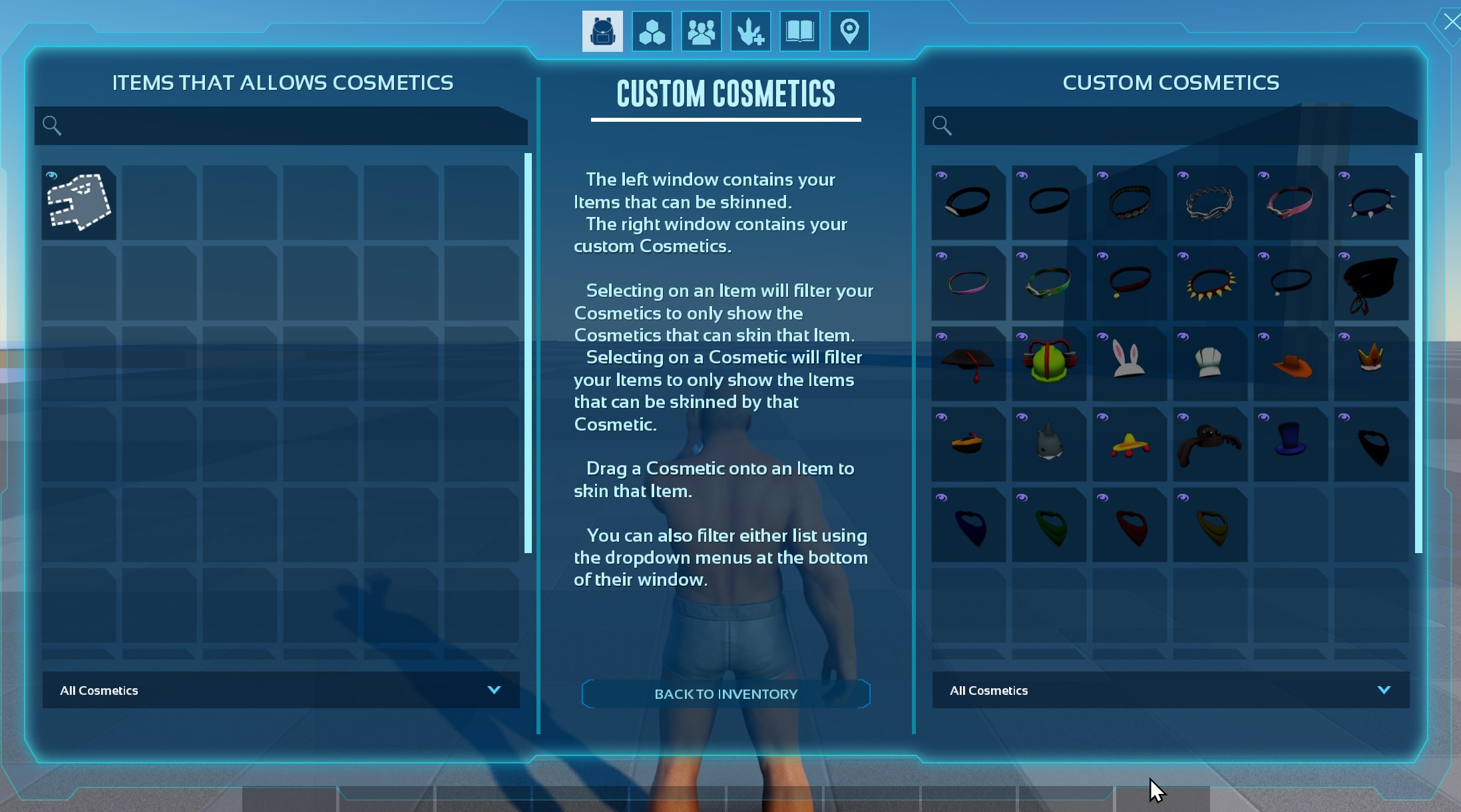Expand the custom cosmetics filter dropdown
Screen dimensions: 1461x812
click(1170, 690)
